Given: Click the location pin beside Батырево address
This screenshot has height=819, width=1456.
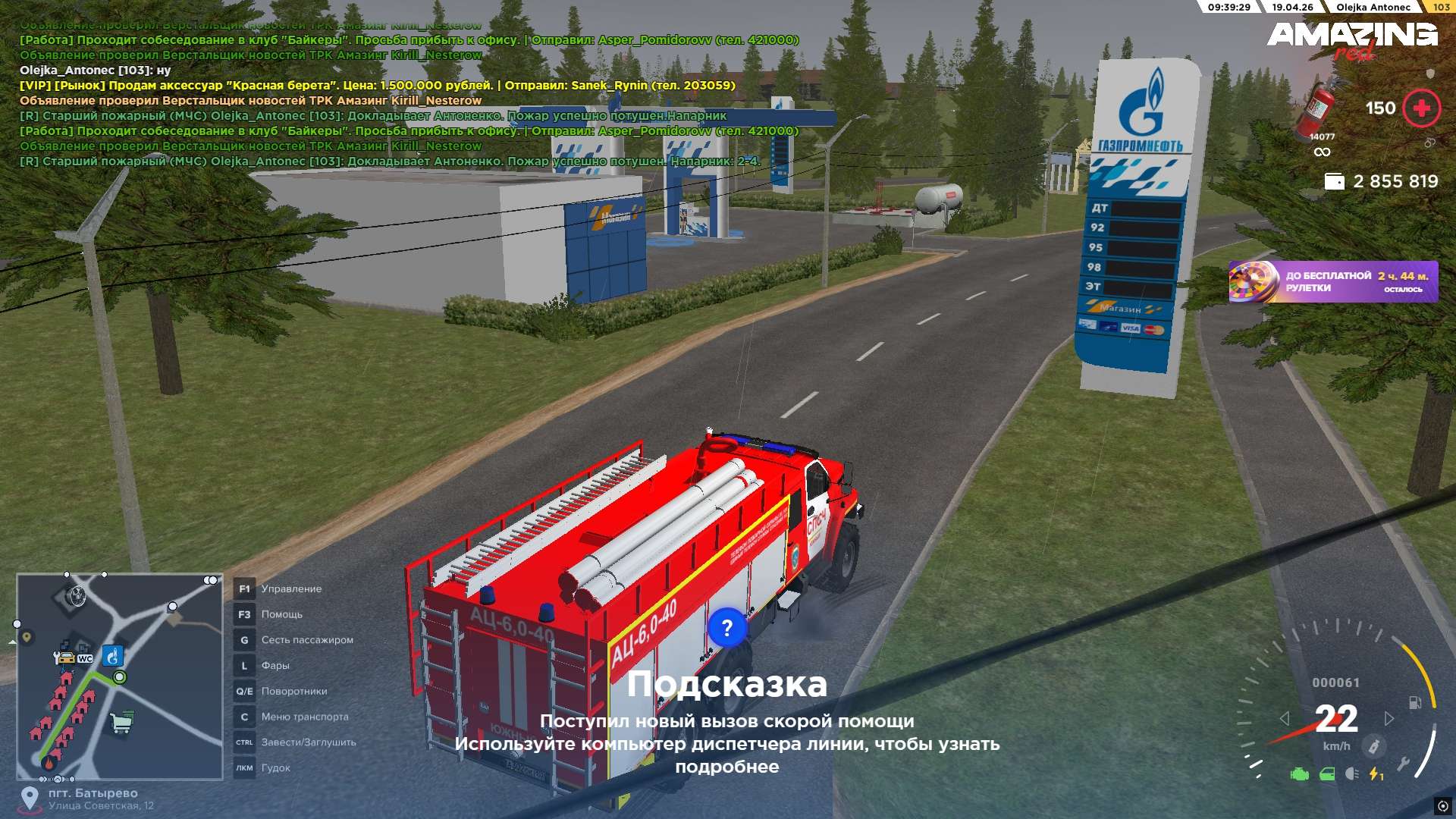Looking at the screenshot, I should pyautogui.click(x=30, y=798).
